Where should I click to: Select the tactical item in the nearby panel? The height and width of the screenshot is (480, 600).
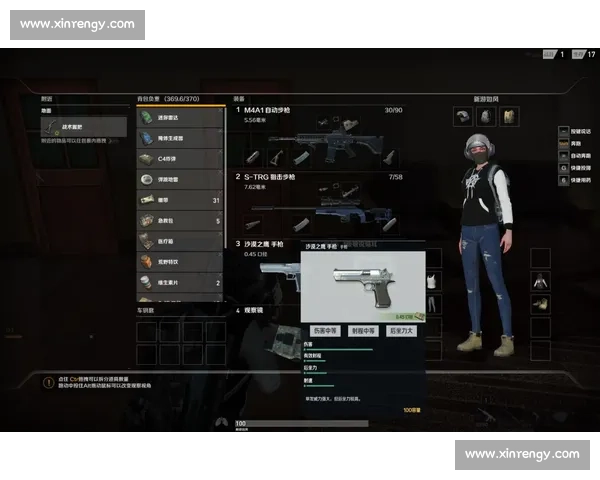pos(84,126)
